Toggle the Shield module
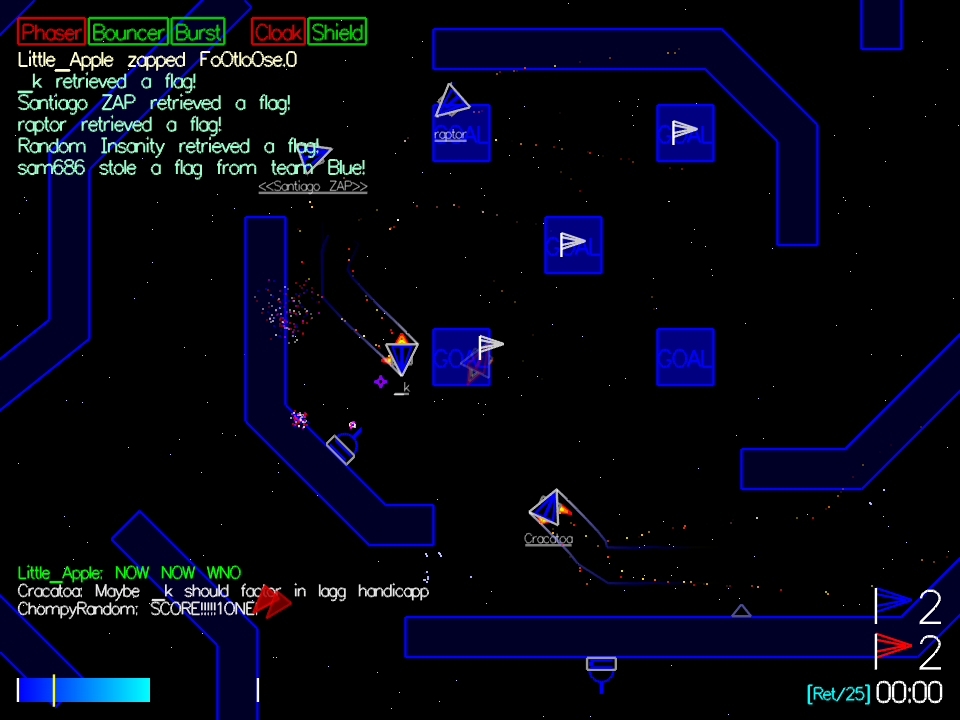The height and width of the screenshot is (720, 960). (337, 32)
